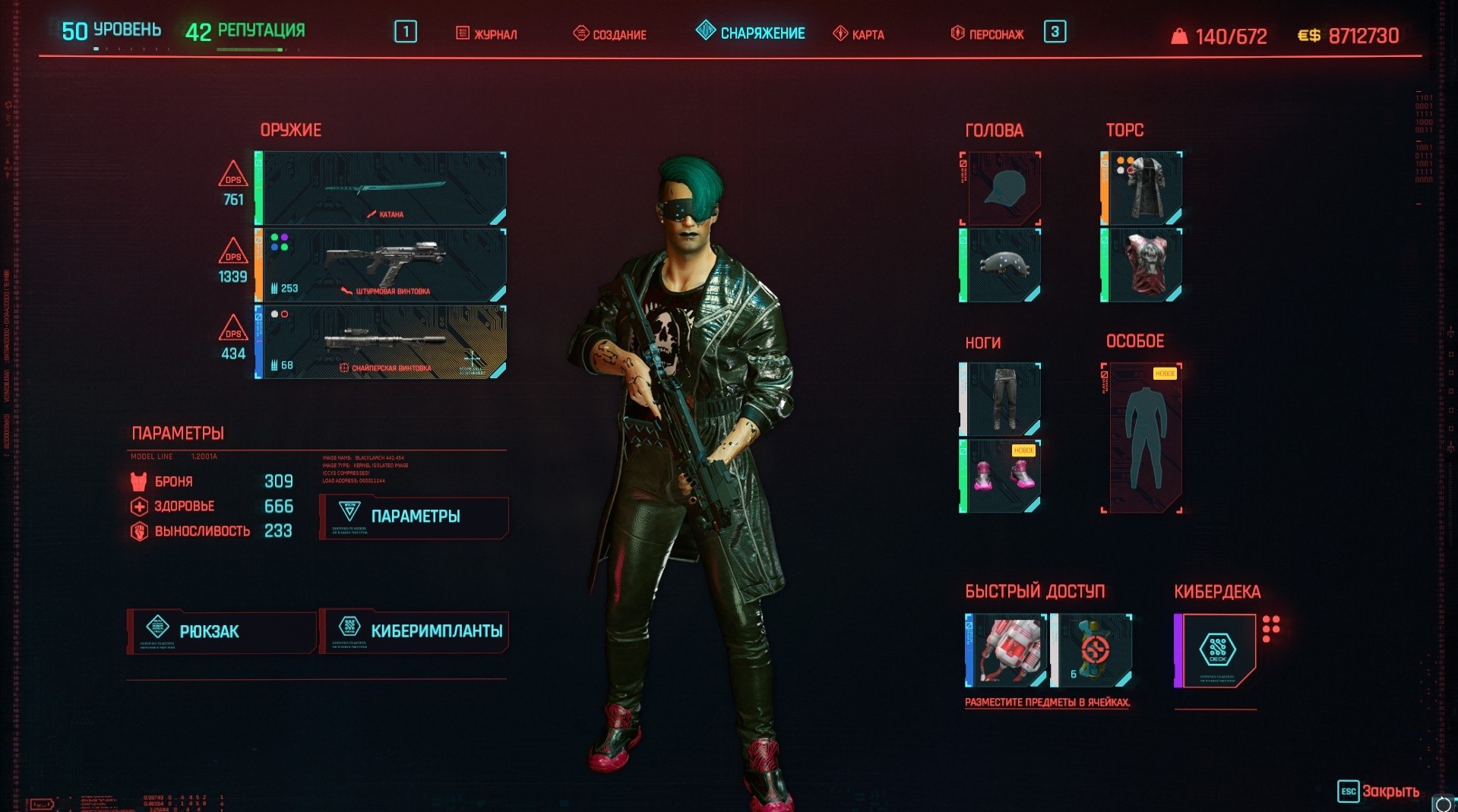Open the Особое full-body outfit slot

tap(1143, 438)
